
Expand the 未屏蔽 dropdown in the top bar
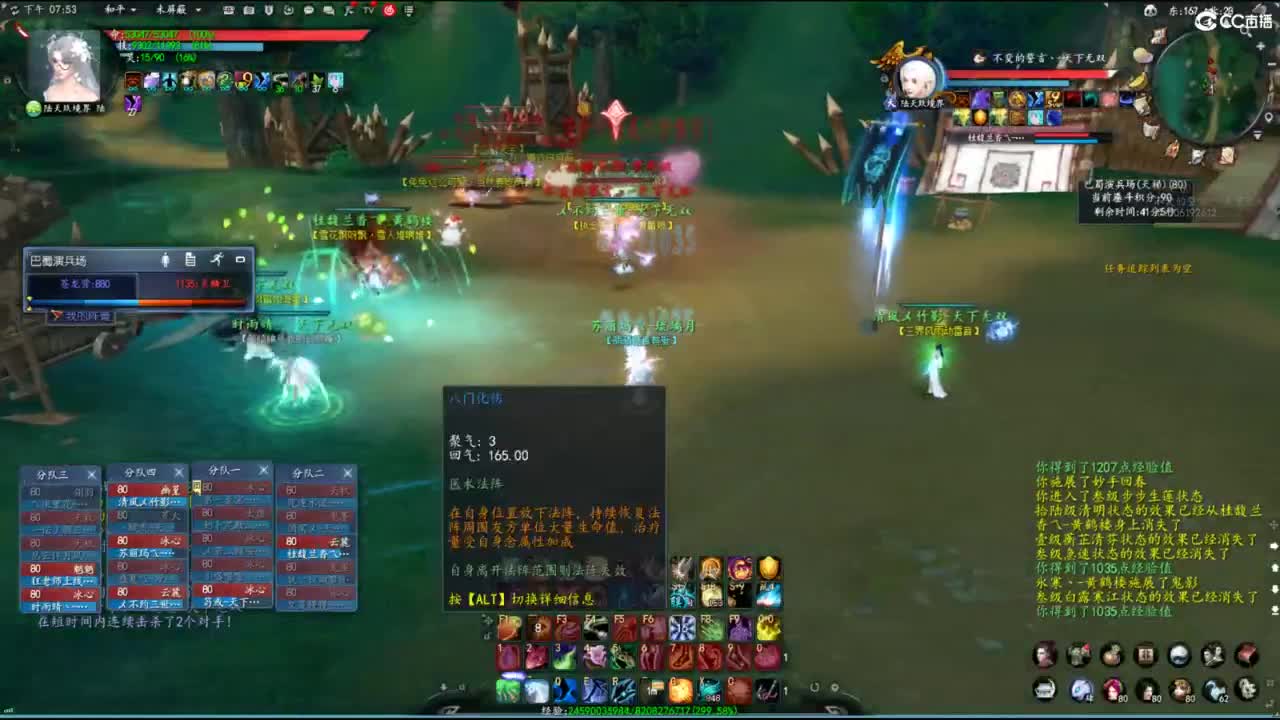(x=178, y=10)
